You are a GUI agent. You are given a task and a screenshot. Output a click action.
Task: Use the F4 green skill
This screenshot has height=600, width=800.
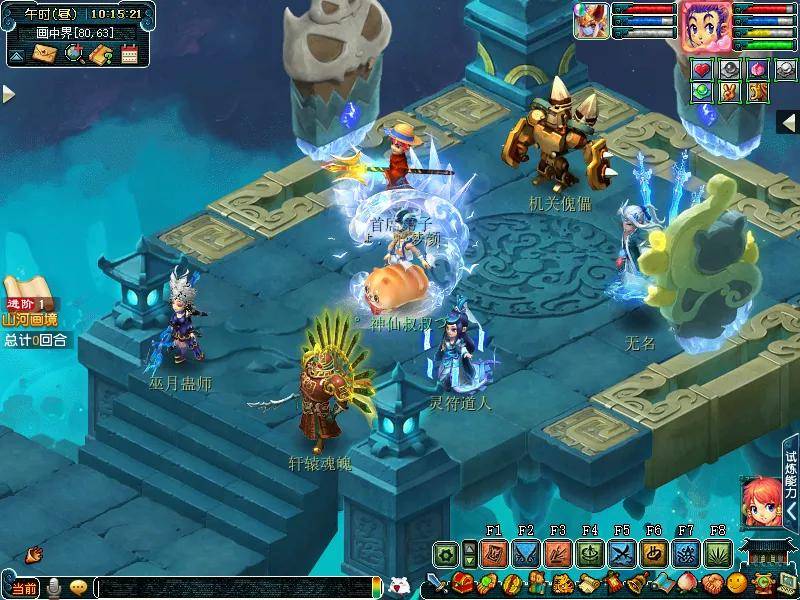[589, 553]
